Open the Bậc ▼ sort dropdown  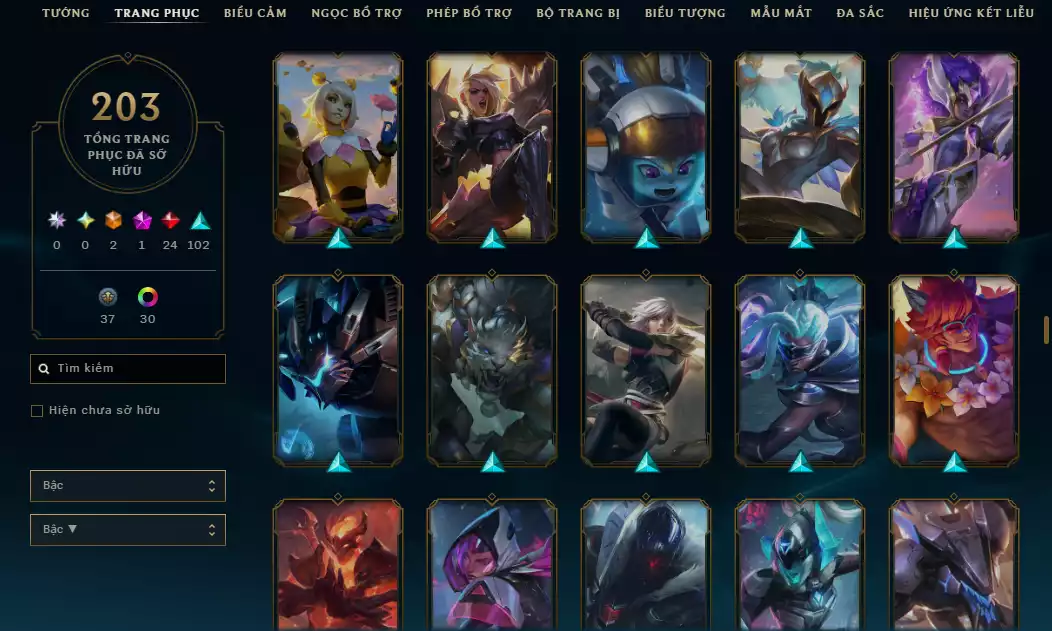(128, 530)
